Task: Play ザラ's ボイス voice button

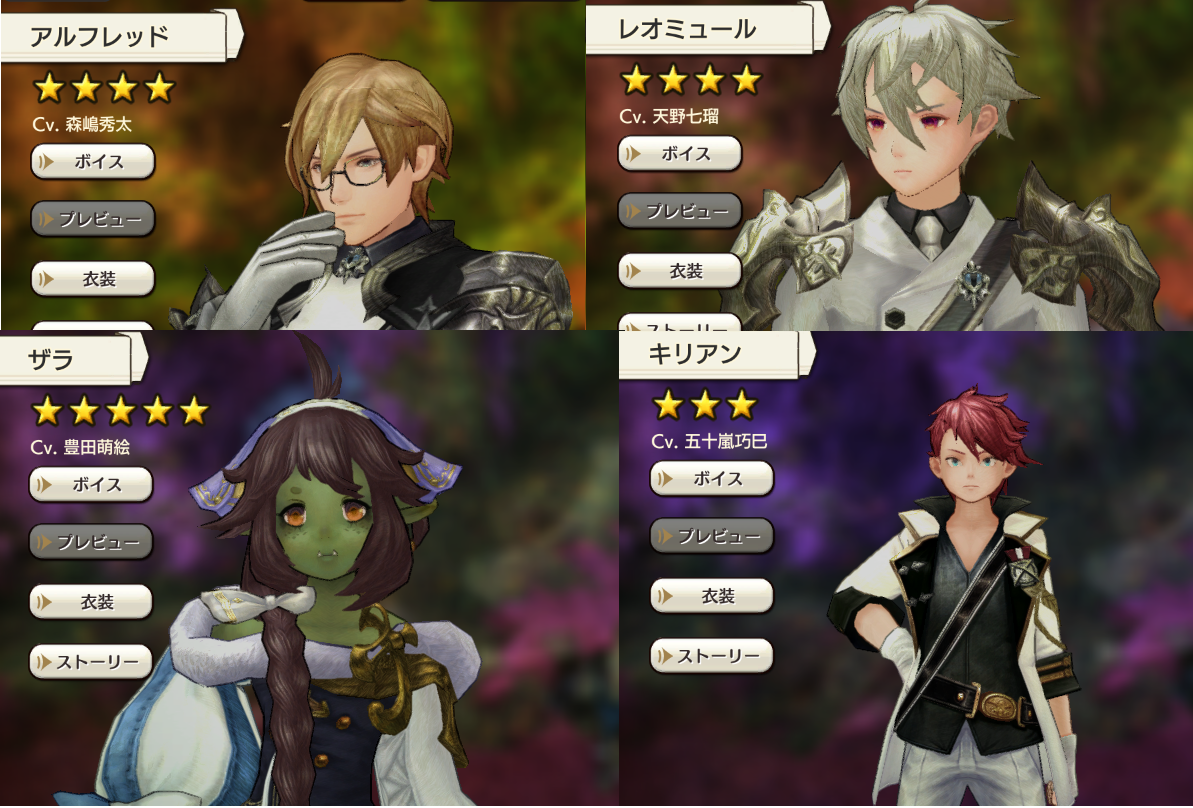Action: pos(91,484)
